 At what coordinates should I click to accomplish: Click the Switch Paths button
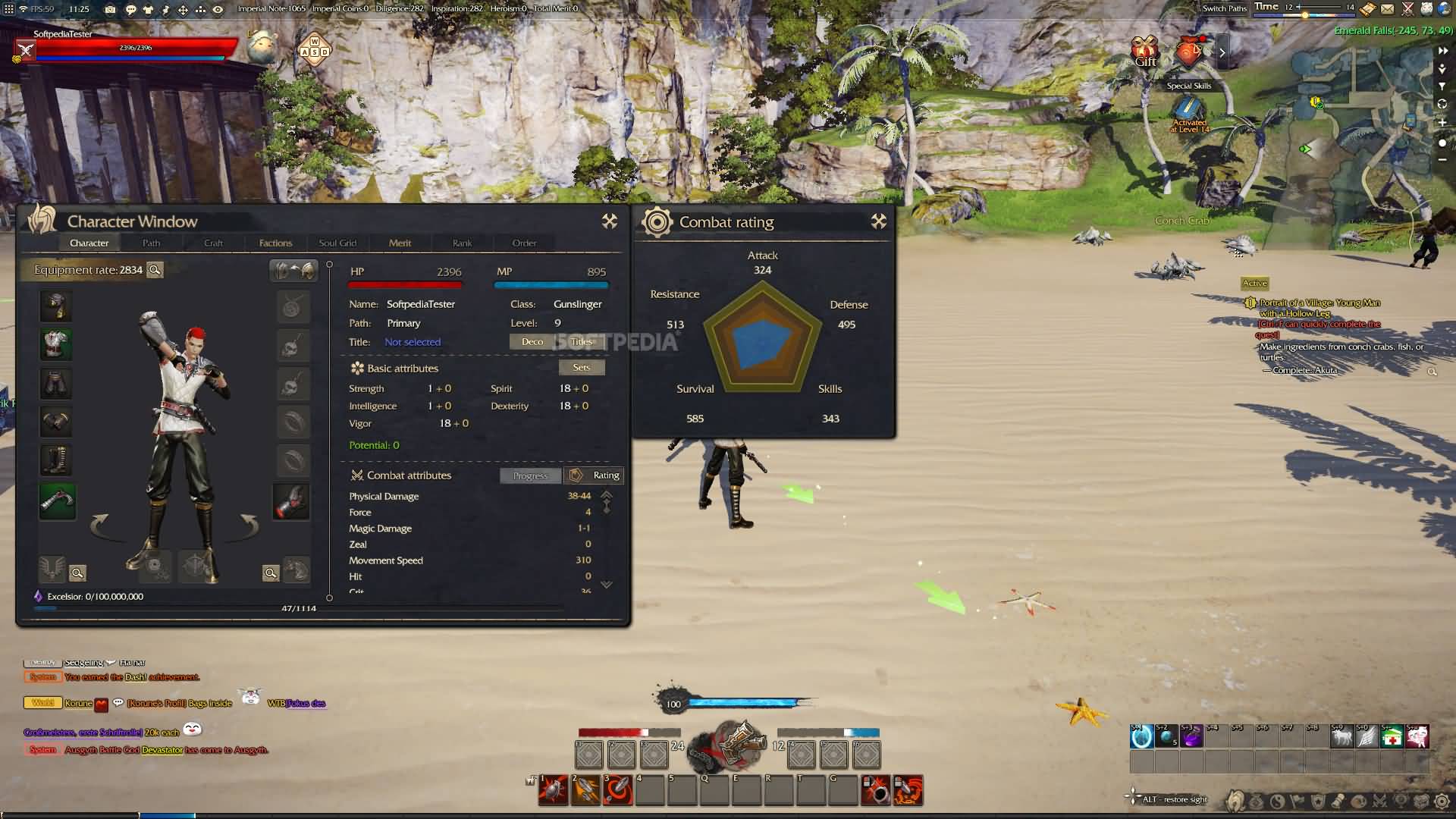(1224, 8)
